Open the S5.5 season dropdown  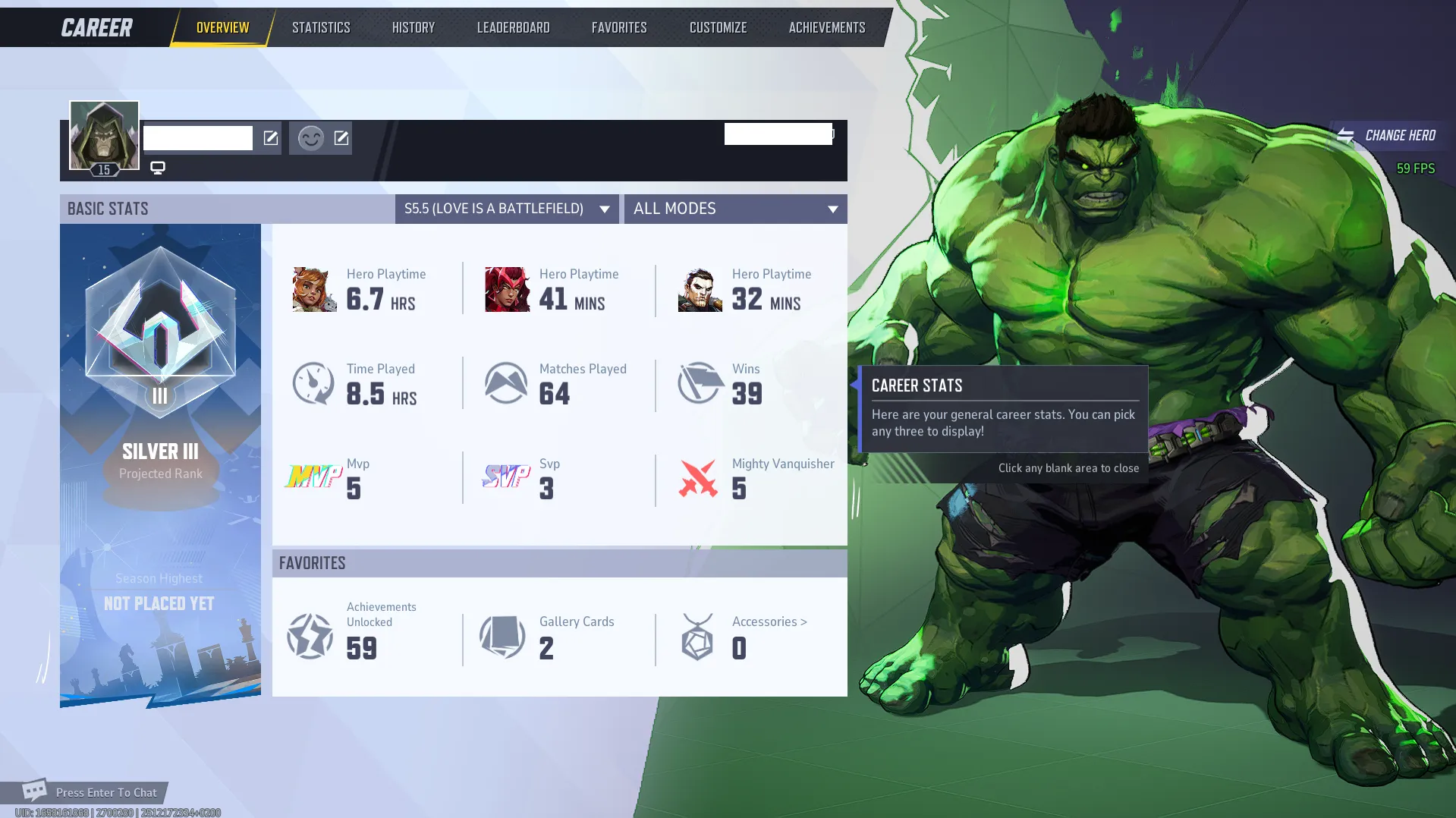[506, 209]
